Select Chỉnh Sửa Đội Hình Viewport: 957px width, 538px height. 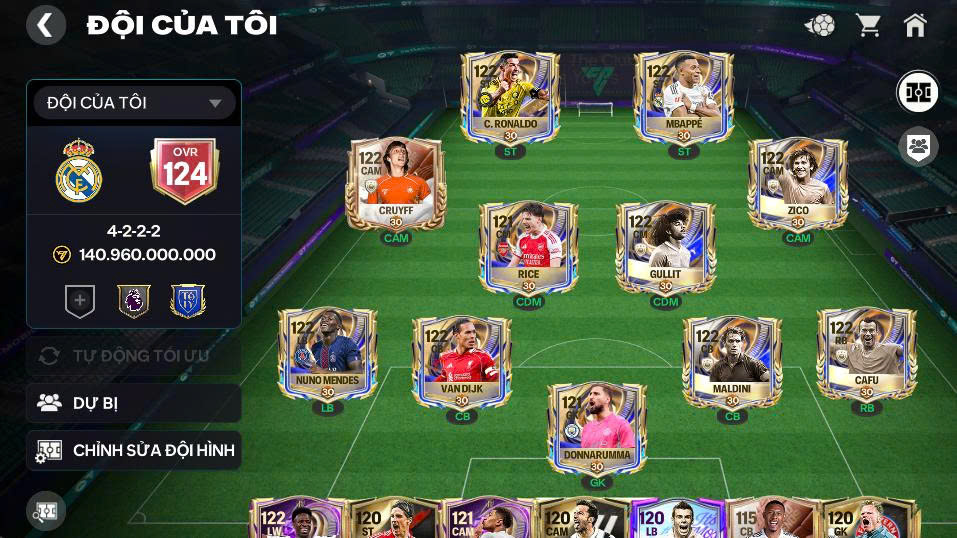(x=134, y=451)
